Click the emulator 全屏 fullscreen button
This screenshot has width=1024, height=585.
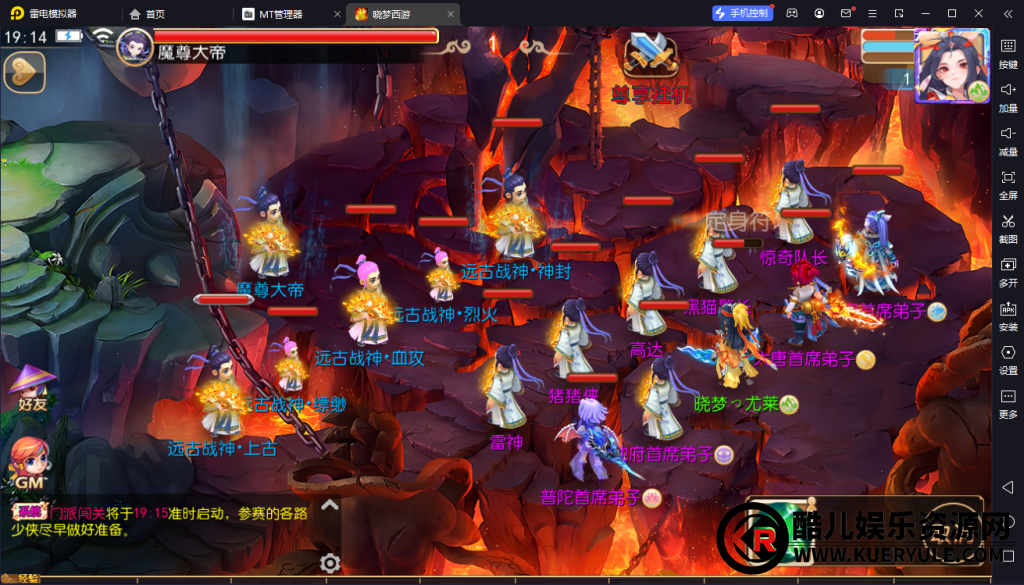(1008, 184)
